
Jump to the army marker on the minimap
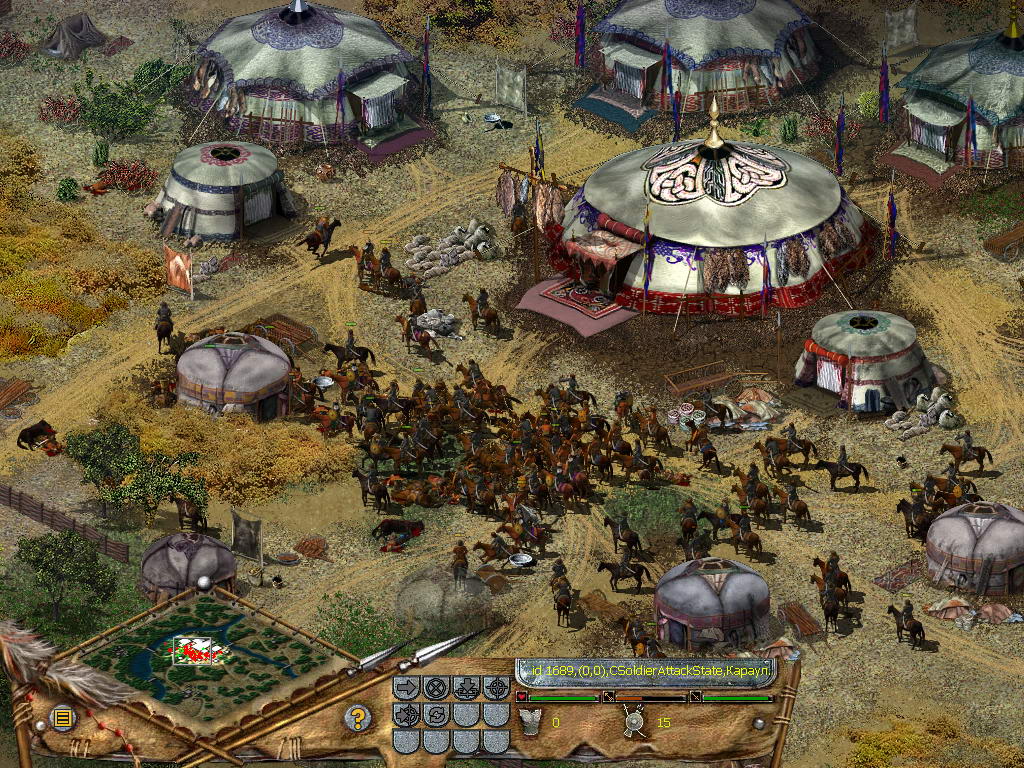[x=196, y=650]
